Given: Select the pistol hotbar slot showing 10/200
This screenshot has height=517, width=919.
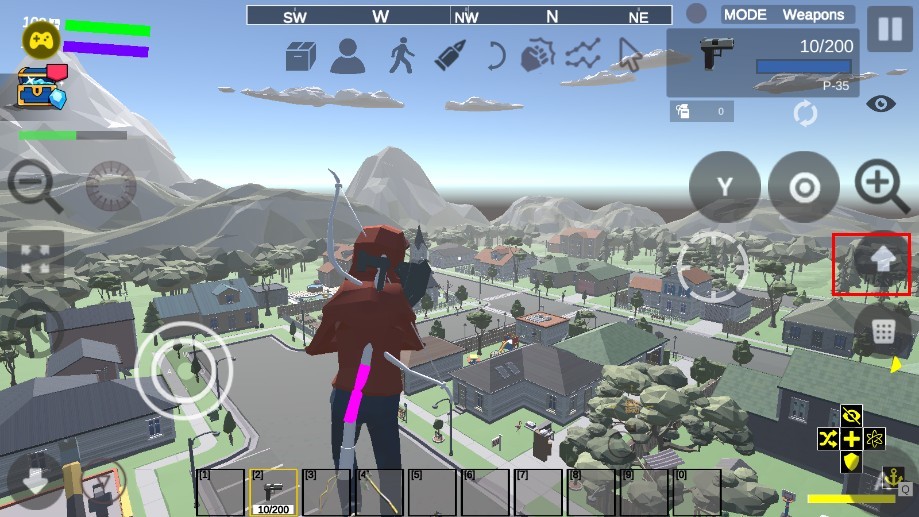Looking at the screenshot, I should click(x=273, y=491).
